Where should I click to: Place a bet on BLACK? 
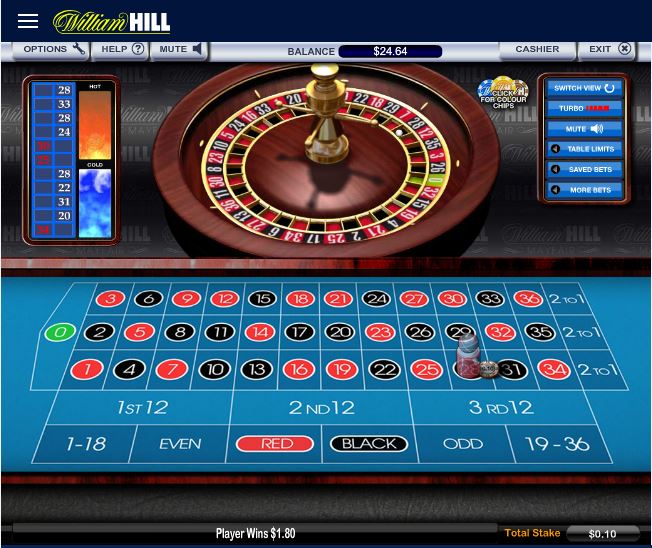pyautogui.click(x=368, y=444)
